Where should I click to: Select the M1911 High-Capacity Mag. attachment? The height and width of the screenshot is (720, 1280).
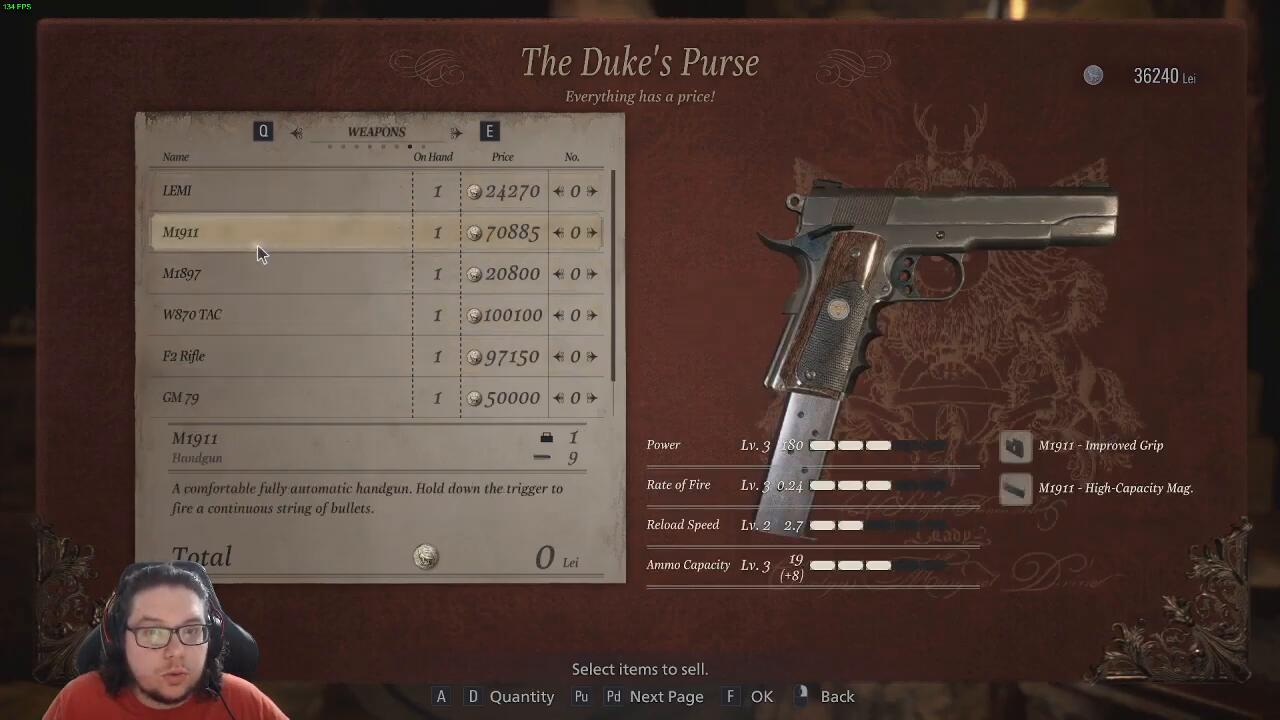(1114, 488)
